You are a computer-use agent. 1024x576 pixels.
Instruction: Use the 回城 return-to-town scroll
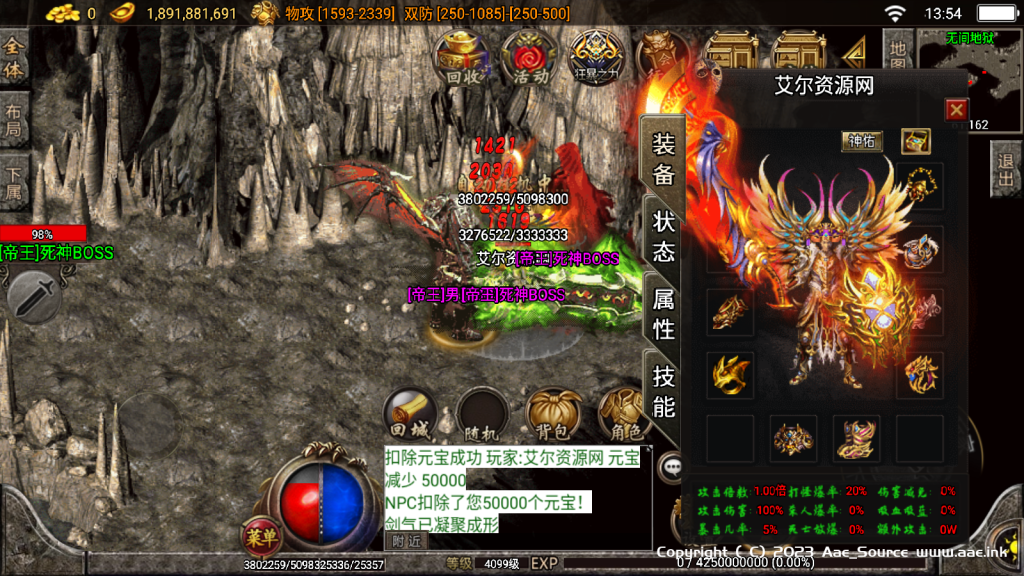(408, 414)
